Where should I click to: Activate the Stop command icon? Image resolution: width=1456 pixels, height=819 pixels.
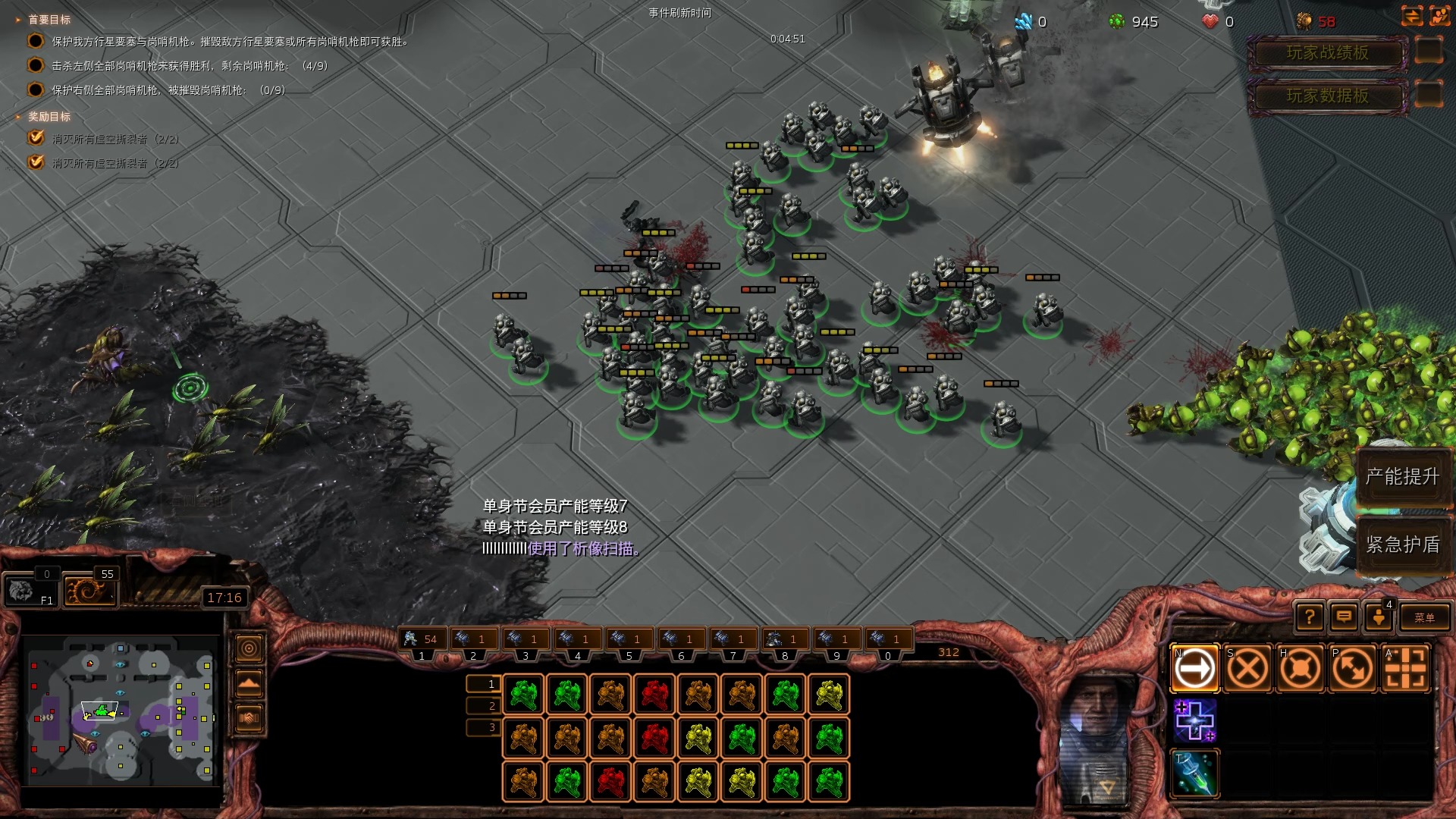tap(1247, 669)
